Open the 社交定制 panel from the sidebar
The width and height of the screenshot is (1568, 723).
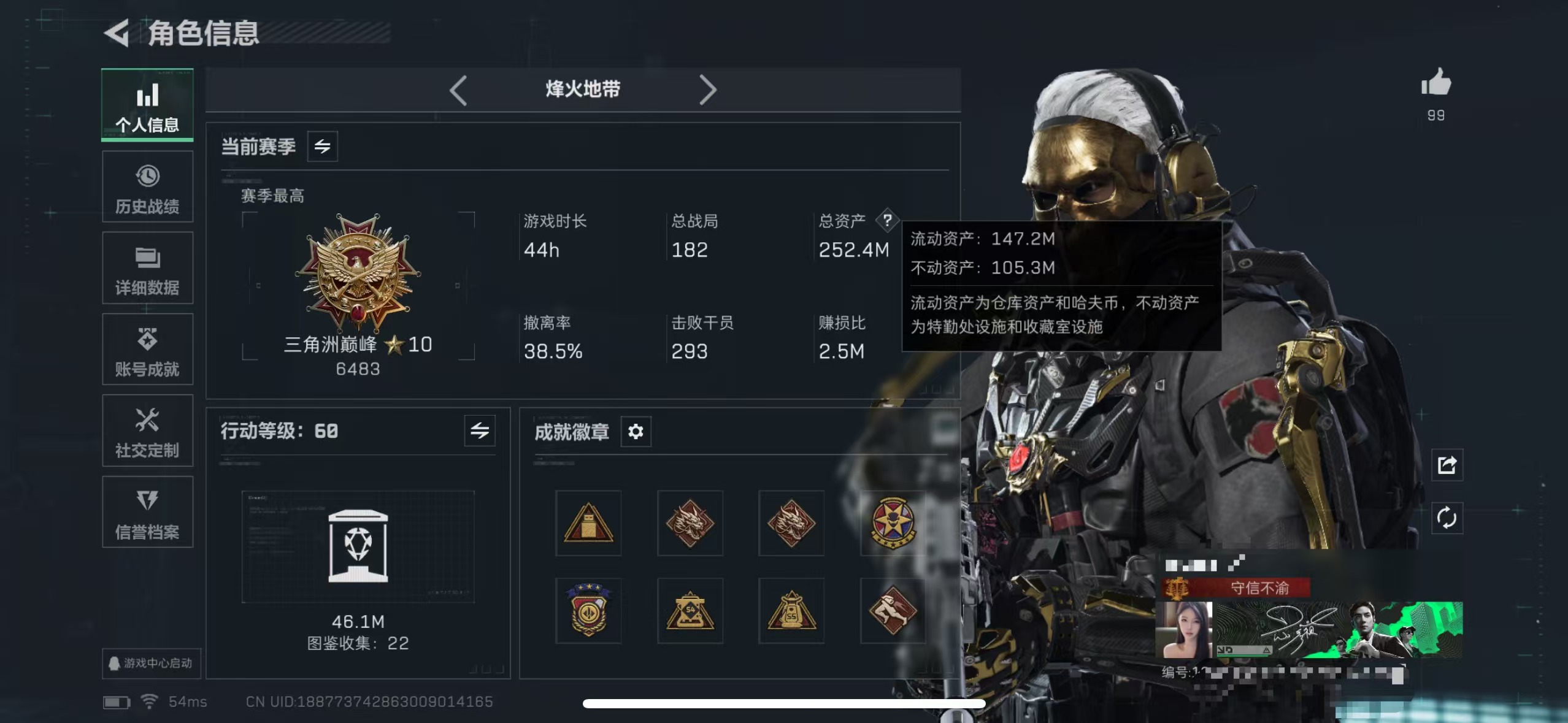(147, 431)
